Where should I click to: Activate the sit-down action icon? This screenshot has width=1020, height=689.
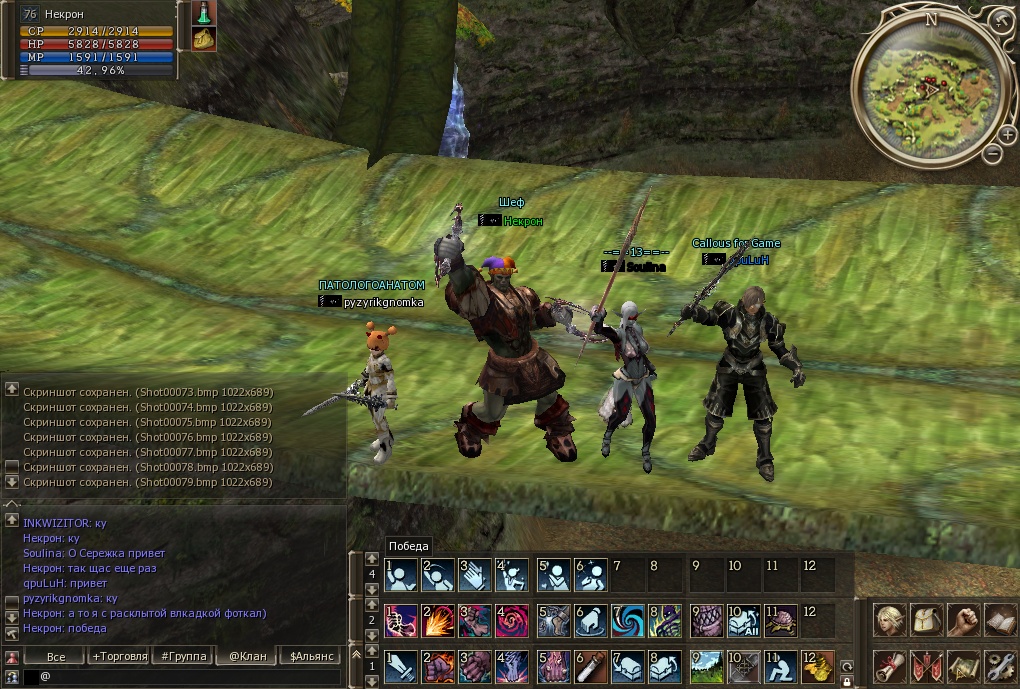pyautogui.click(x=778, y=665)
